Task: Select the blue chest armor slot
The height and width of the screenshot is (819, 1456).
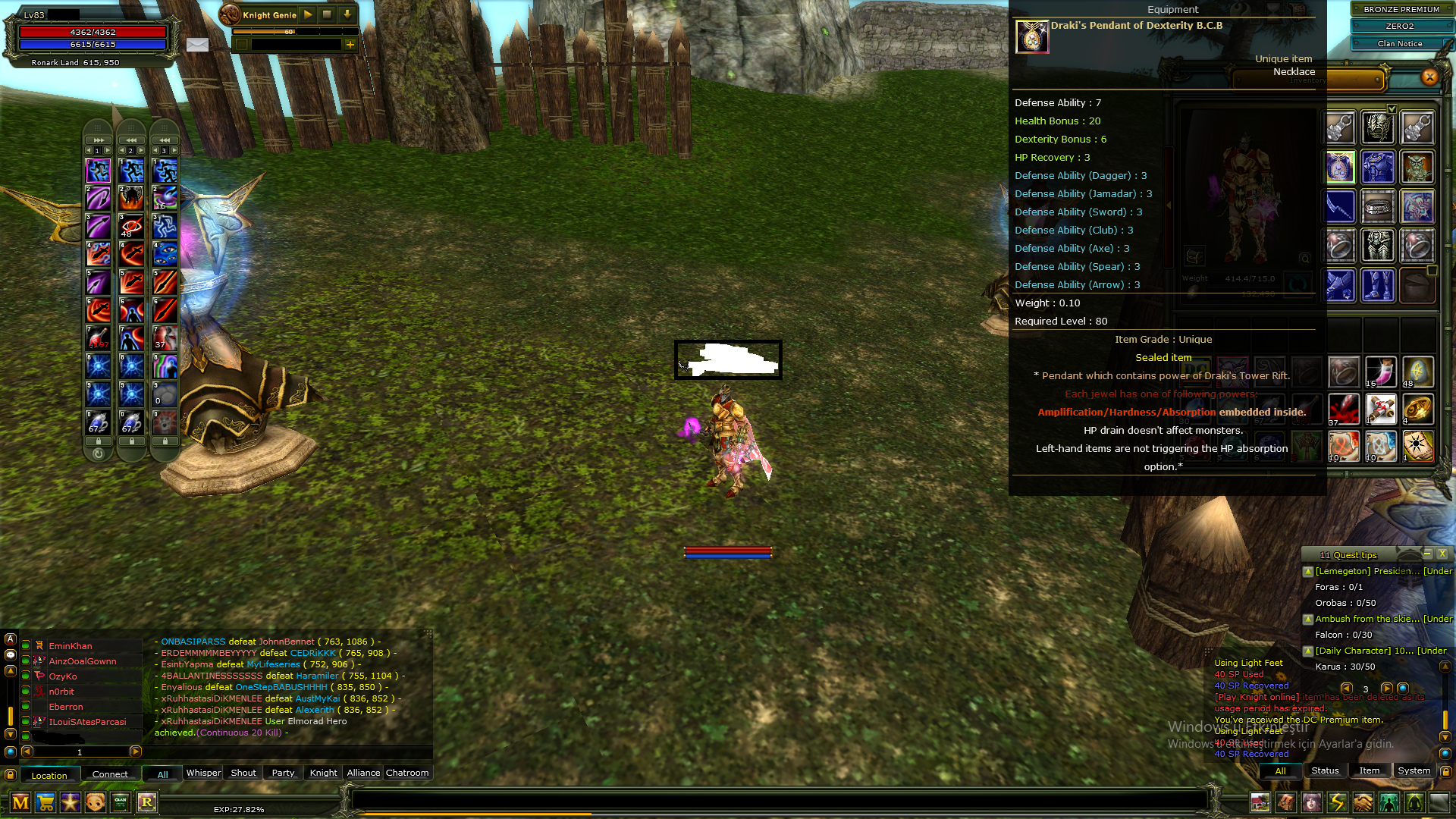Action: pos(1378,167)
